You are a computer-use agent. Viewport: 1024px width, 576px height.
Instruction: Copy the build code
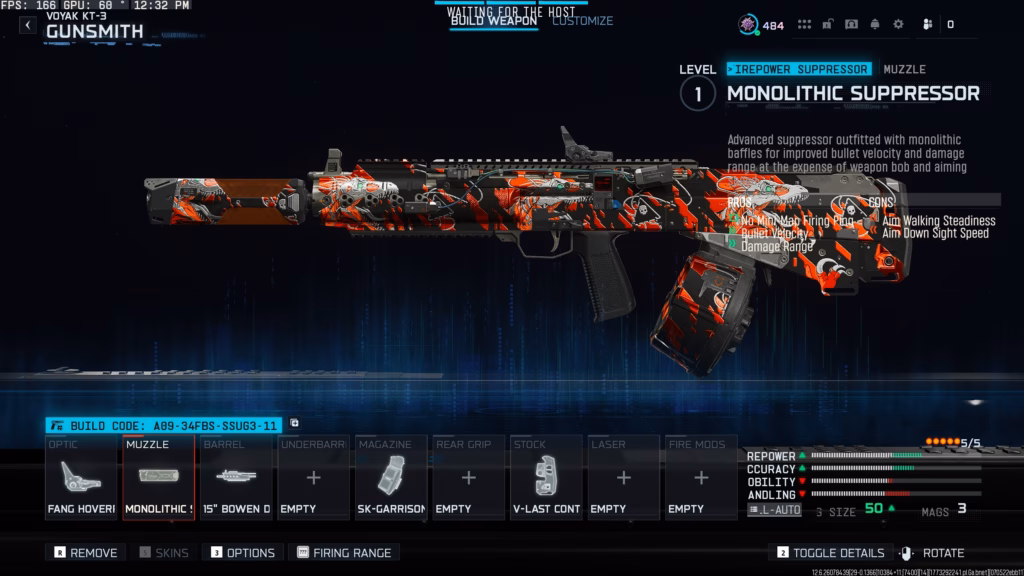[x=295, y=424]
